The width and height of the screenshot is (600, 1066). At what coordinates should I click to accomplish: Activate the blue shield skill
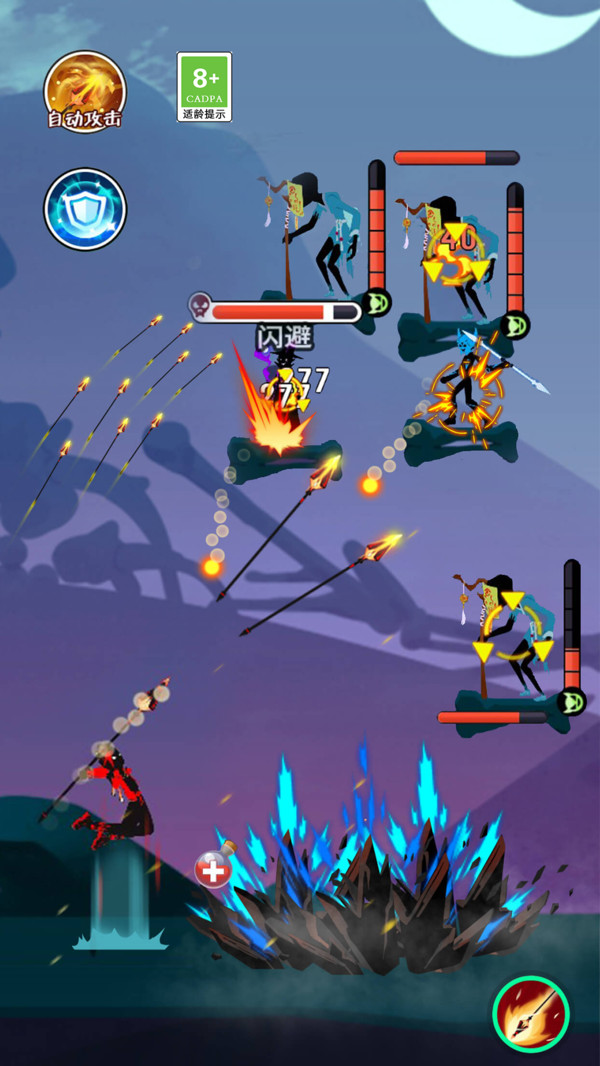click(85, 209)
